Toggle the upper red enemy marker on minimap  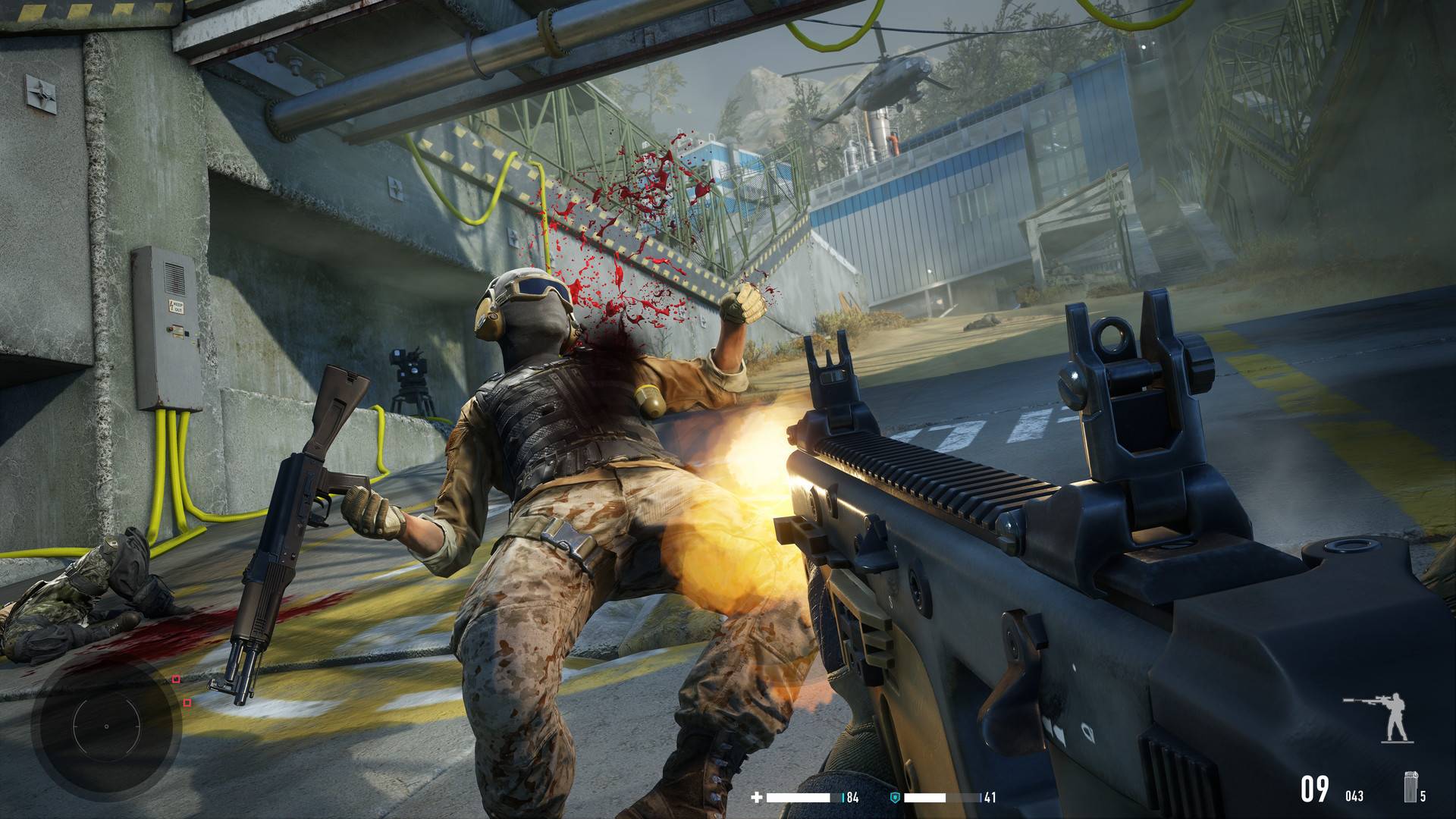point(176,679)
